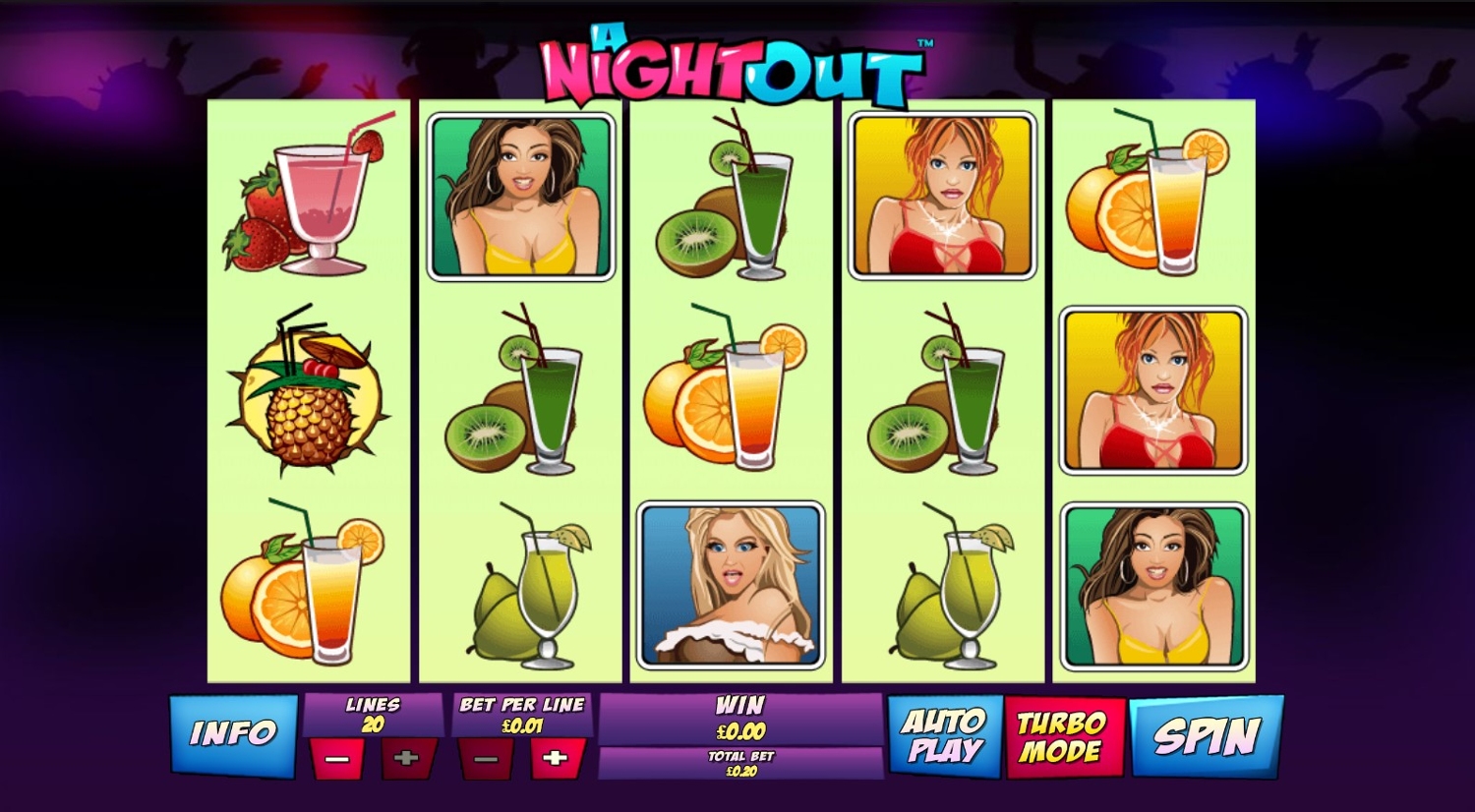Increase the number of lines
This screenshot has height=812, width=1475.
[406, 759]
